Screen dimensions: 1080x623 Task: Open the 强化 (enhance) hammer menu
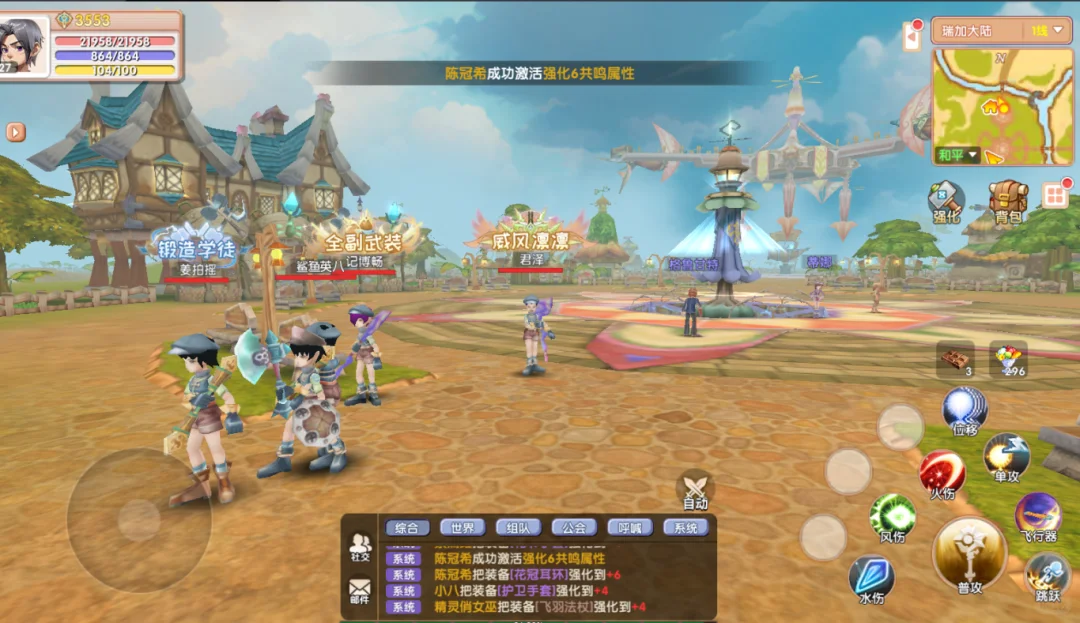pos(945,202)
